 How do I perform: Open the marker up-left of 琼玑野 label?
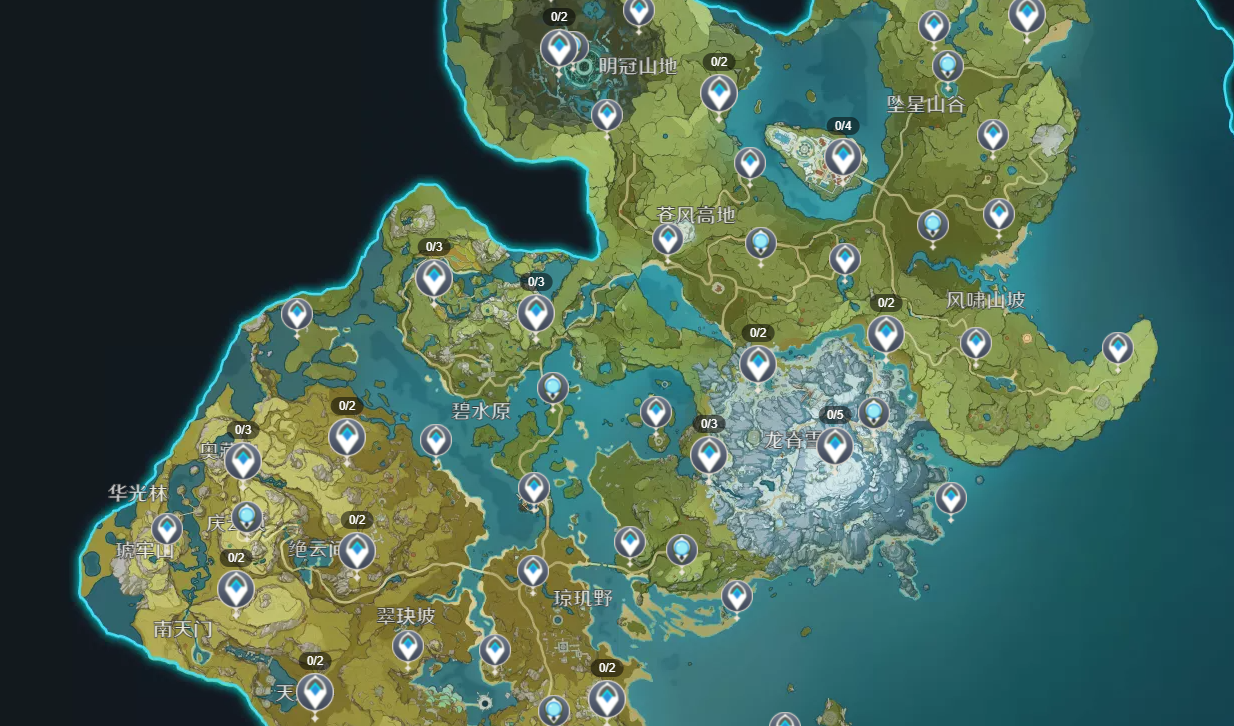pos(533,571)
